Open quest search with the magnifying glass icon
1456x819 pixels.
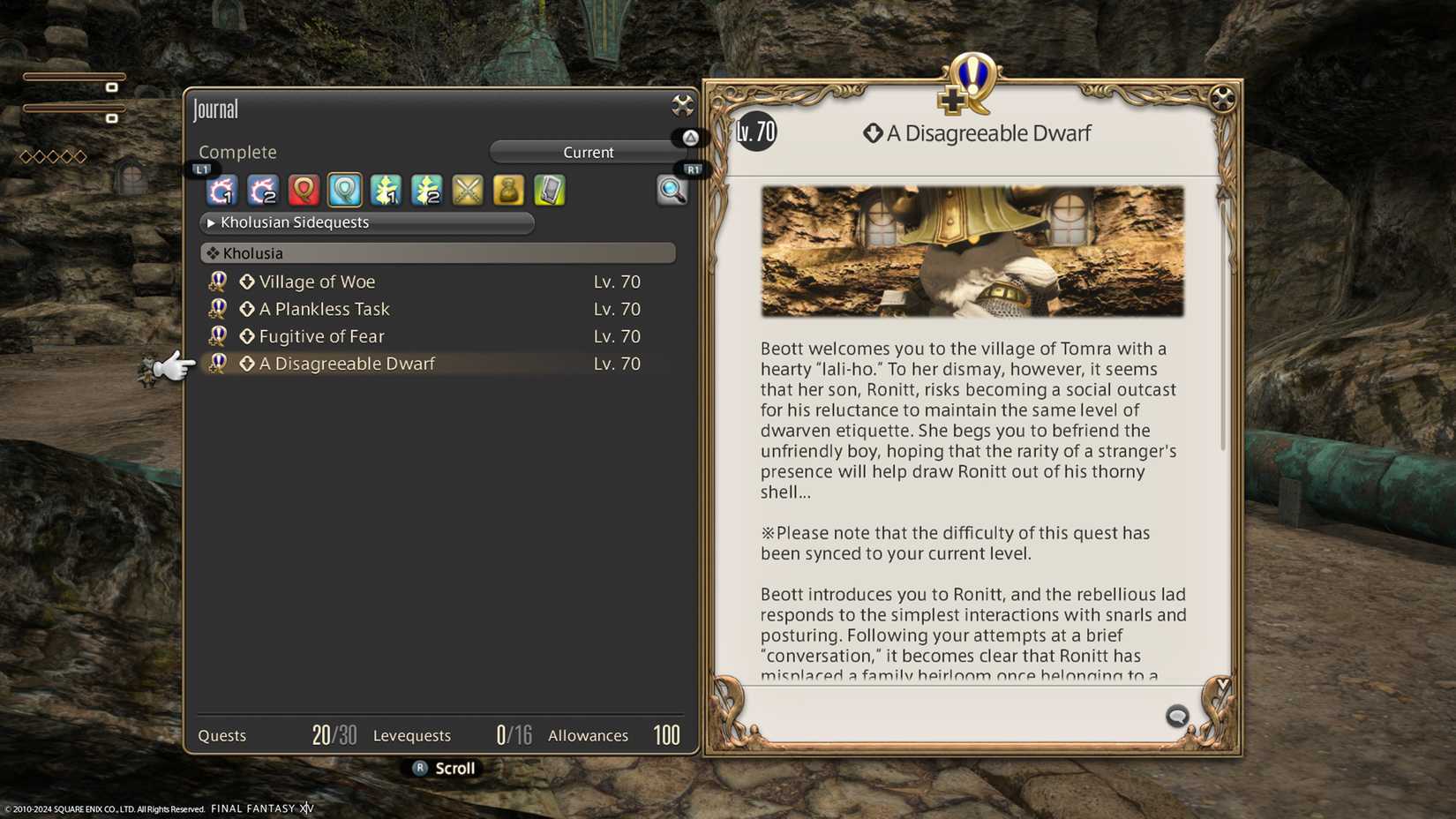coord(673,192)
